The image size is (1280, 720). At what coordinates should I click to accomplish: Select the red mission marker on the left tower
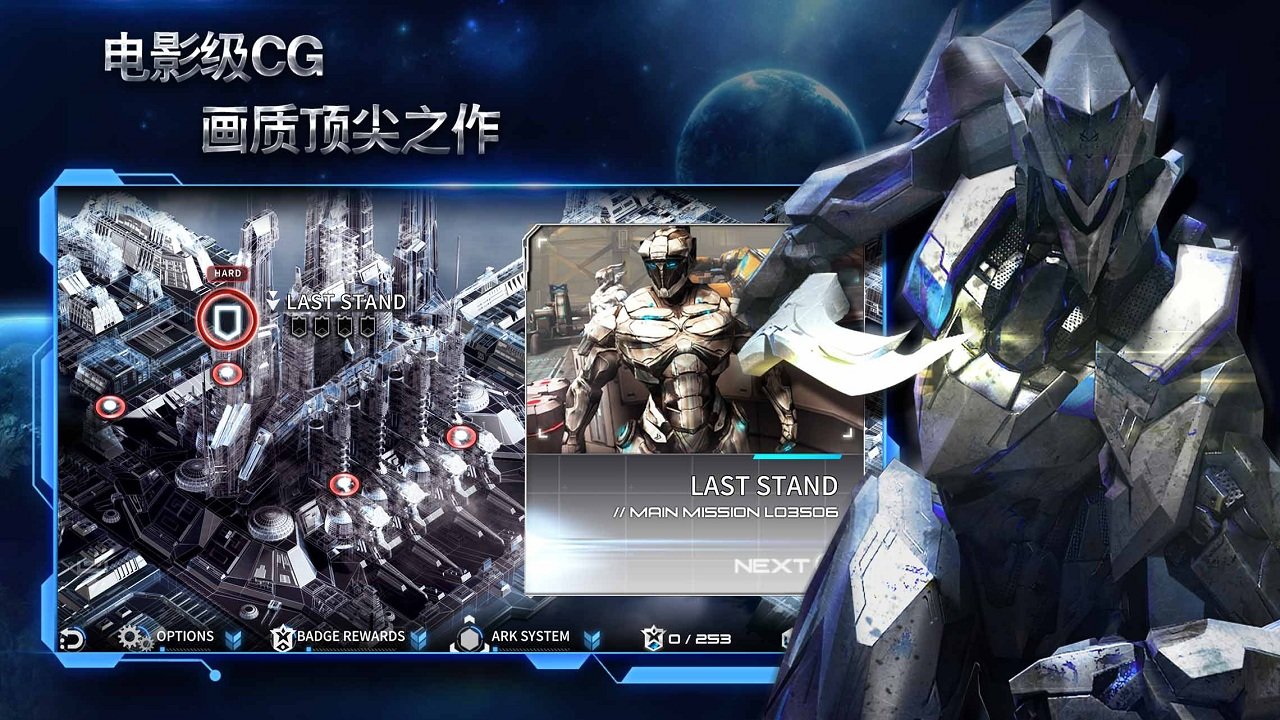[x=111, y=404]
